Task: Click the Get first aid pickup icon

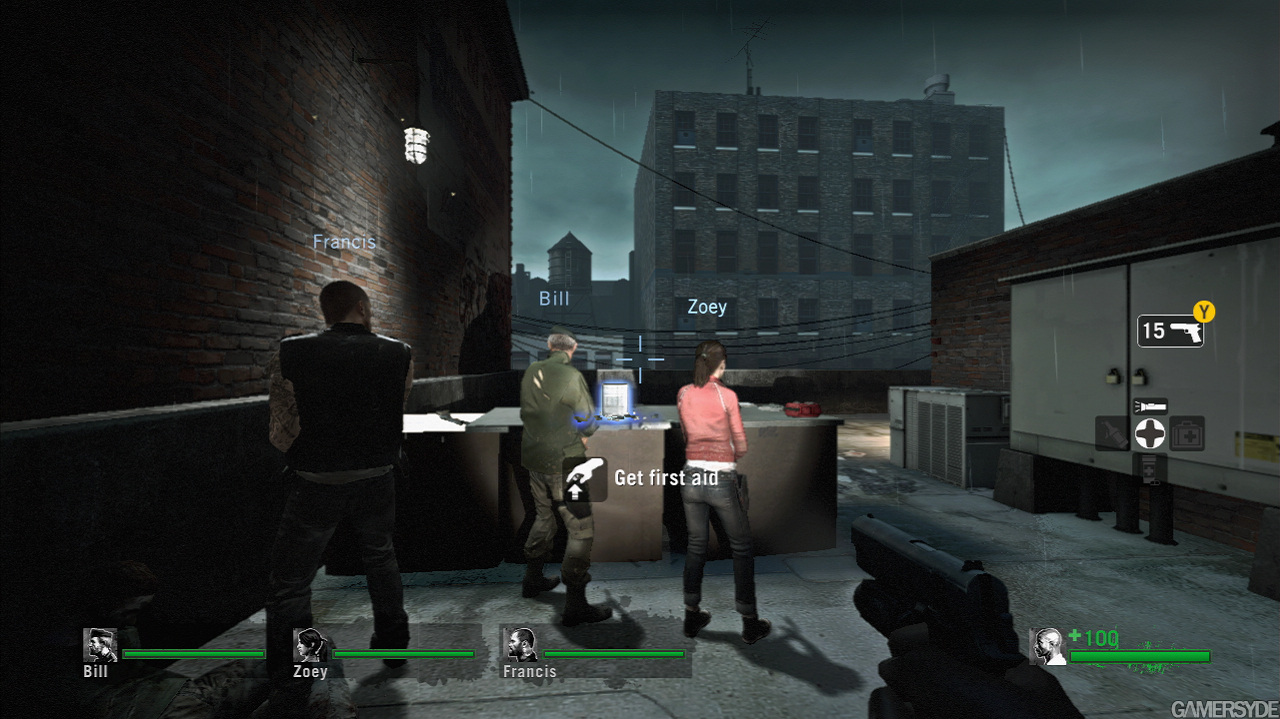Action: 585,478
